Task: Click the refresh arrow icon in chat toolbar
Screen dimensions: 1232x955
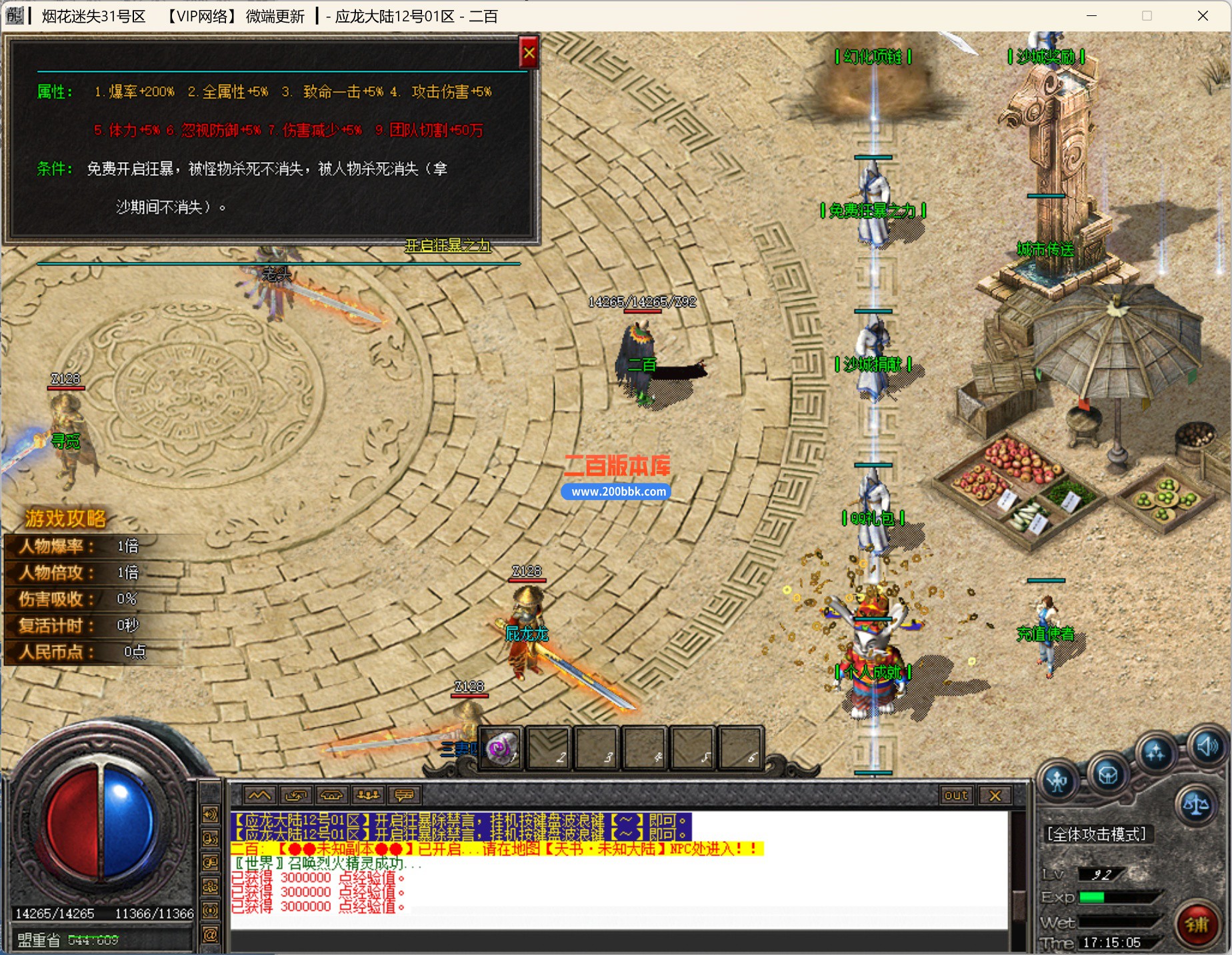Action: (296, 795)
